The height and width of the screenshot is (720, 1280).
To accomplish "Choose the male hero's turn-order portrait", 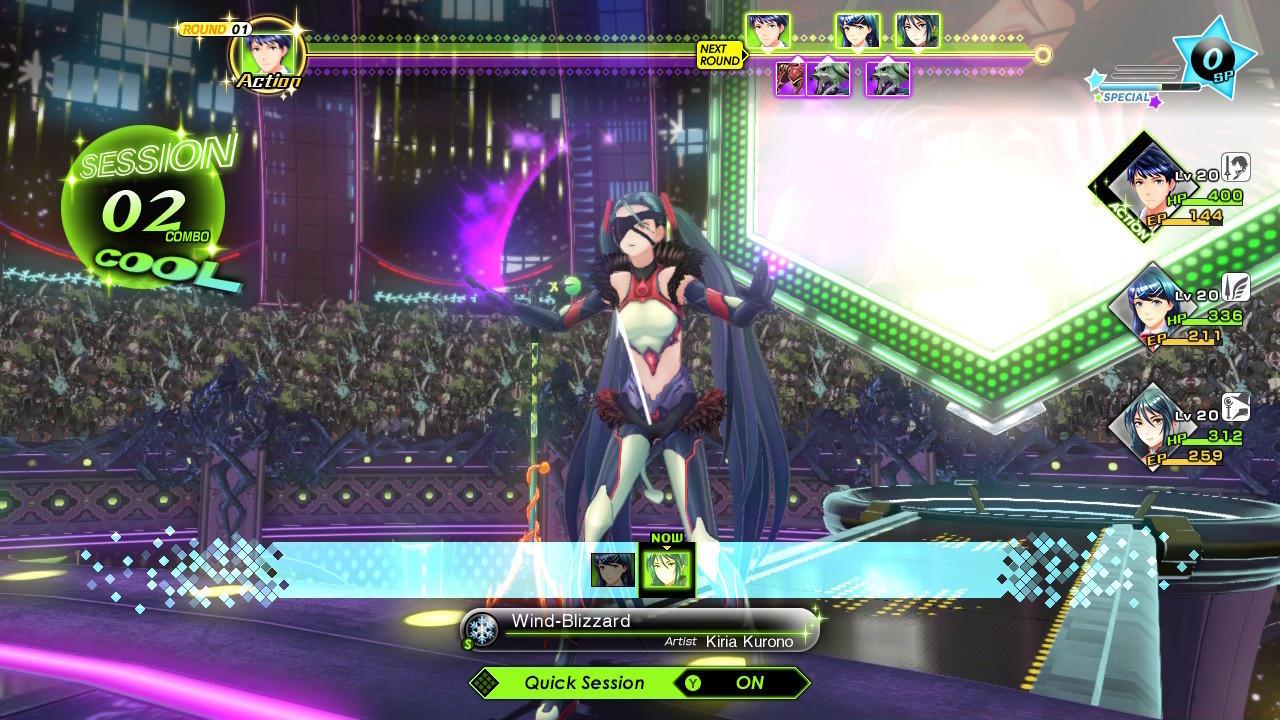I will [767, 33].
